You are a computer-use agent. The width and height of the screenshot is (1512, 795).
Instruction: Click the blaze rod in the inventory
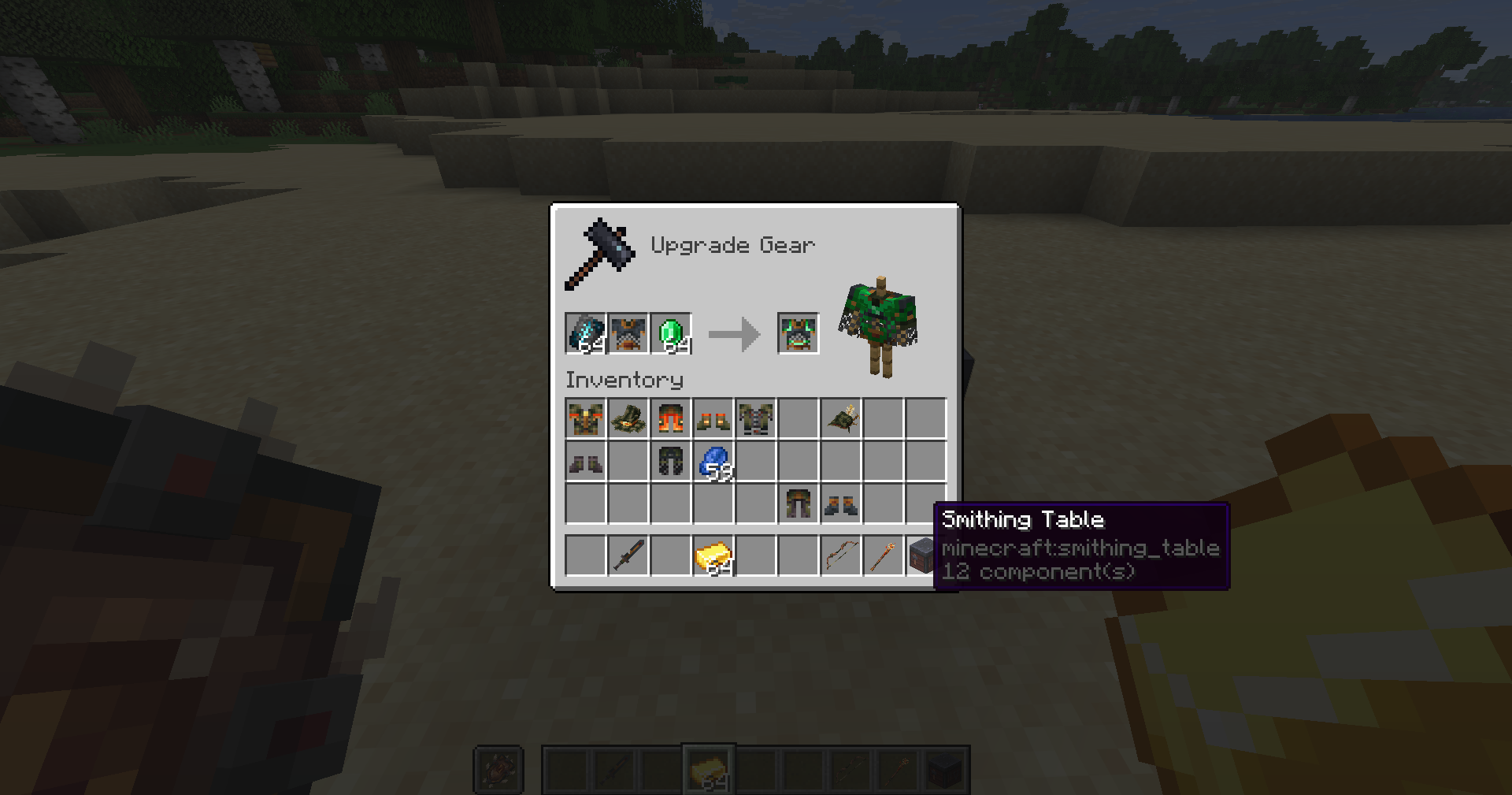click(883, 554)
